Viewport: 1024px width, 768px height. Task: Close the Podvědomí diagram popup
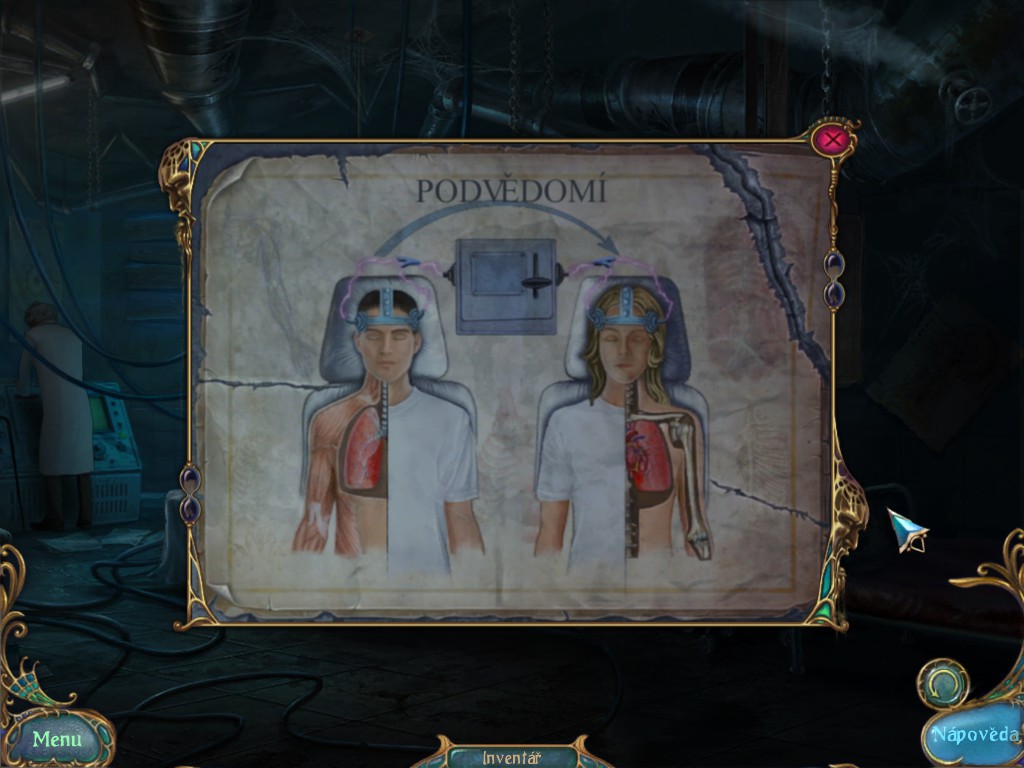click(x=831, y=140)
